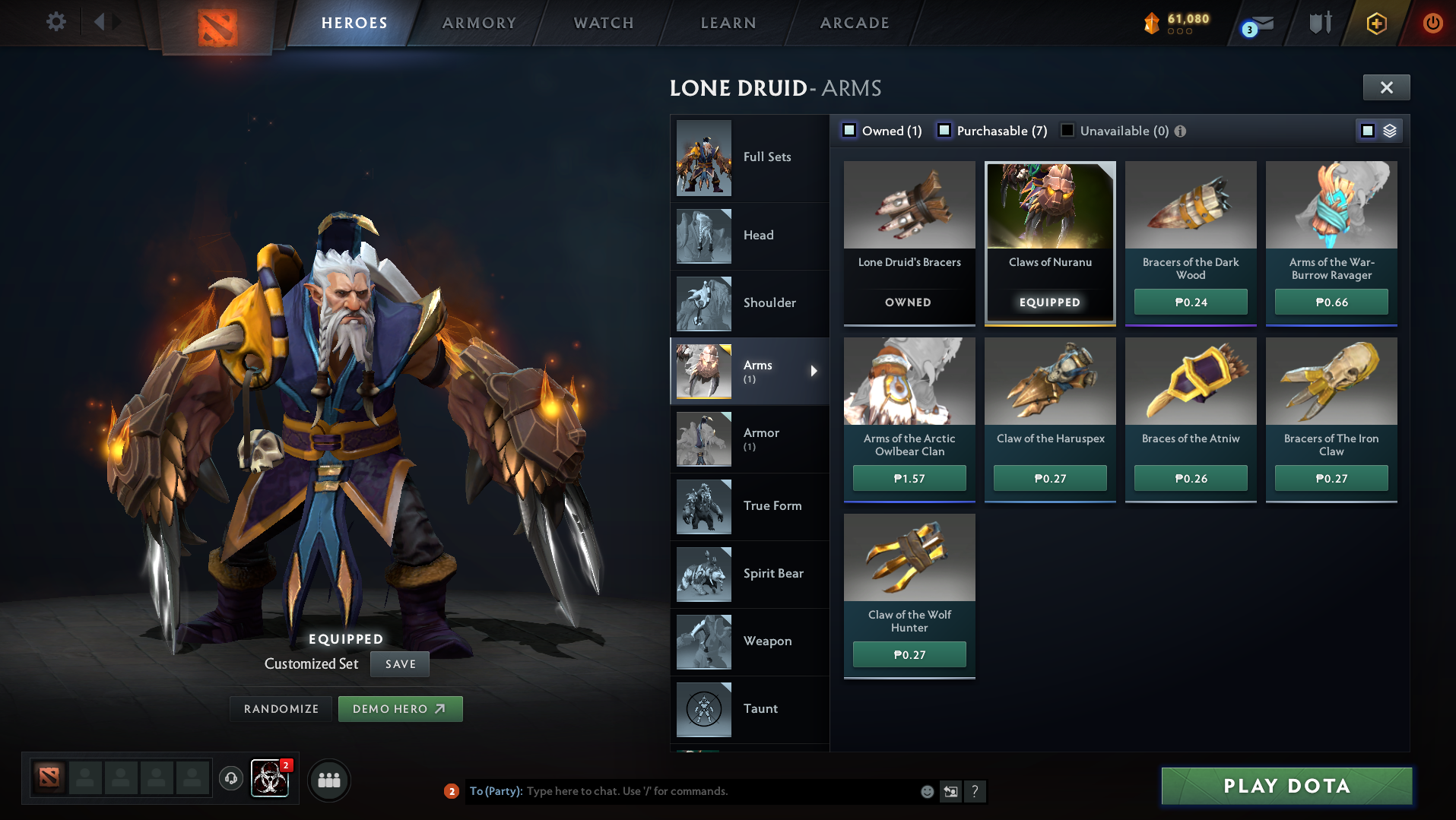Switch to the ARCADE tab

pos(853,23)
